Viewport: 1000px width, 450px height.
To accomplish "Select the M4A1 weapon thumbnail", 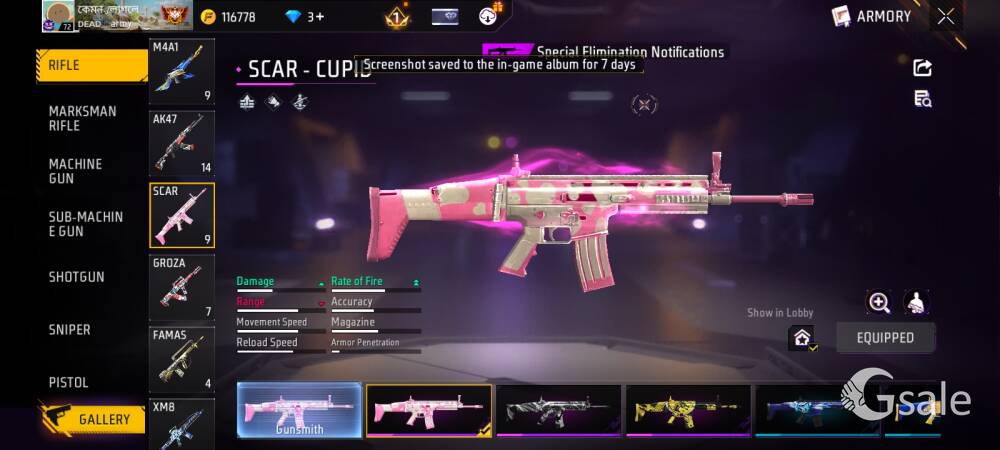I will (x=181, y=72).
